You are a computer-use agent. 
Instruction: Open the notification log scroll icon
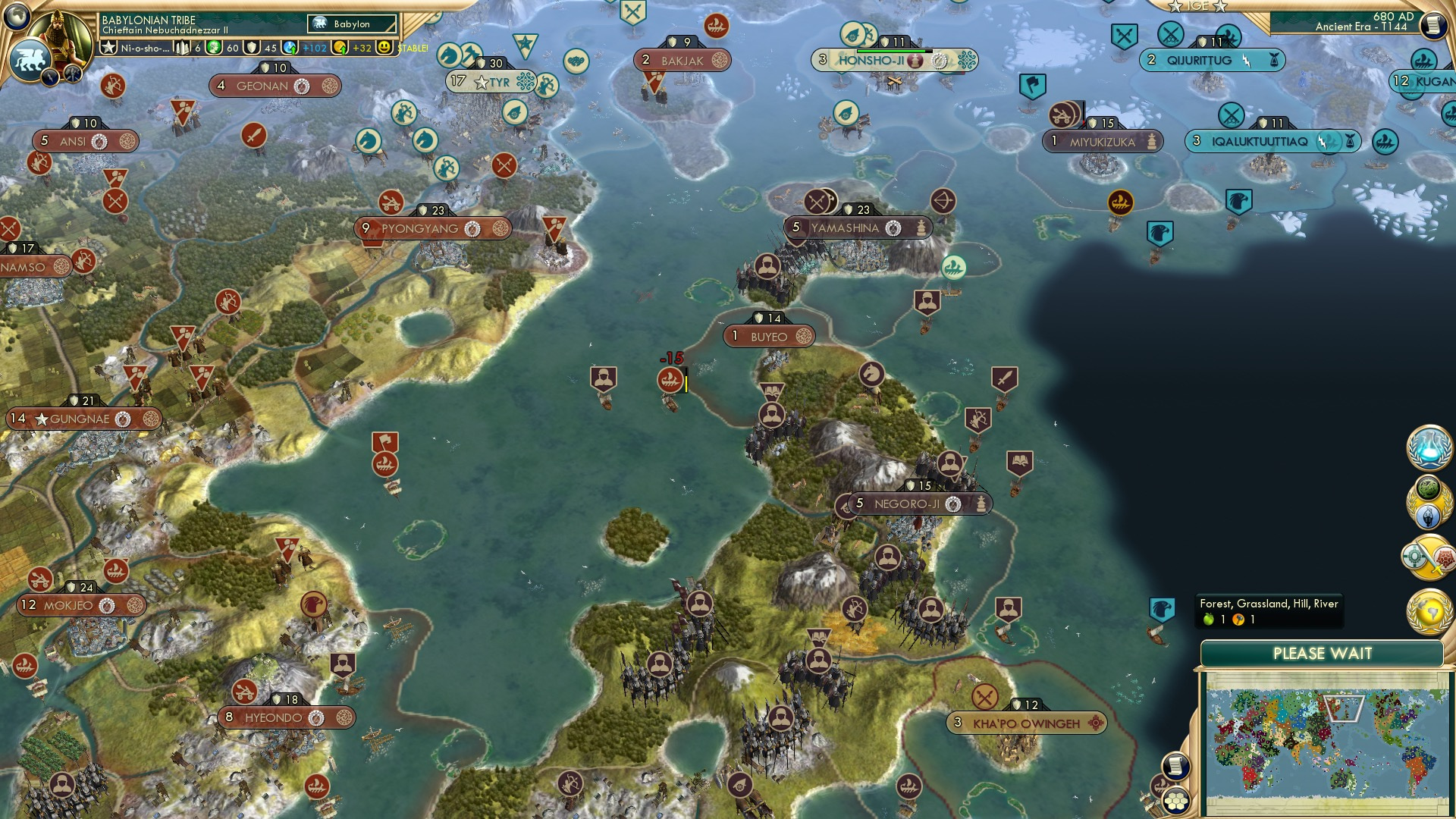[x=1175, y=764]
